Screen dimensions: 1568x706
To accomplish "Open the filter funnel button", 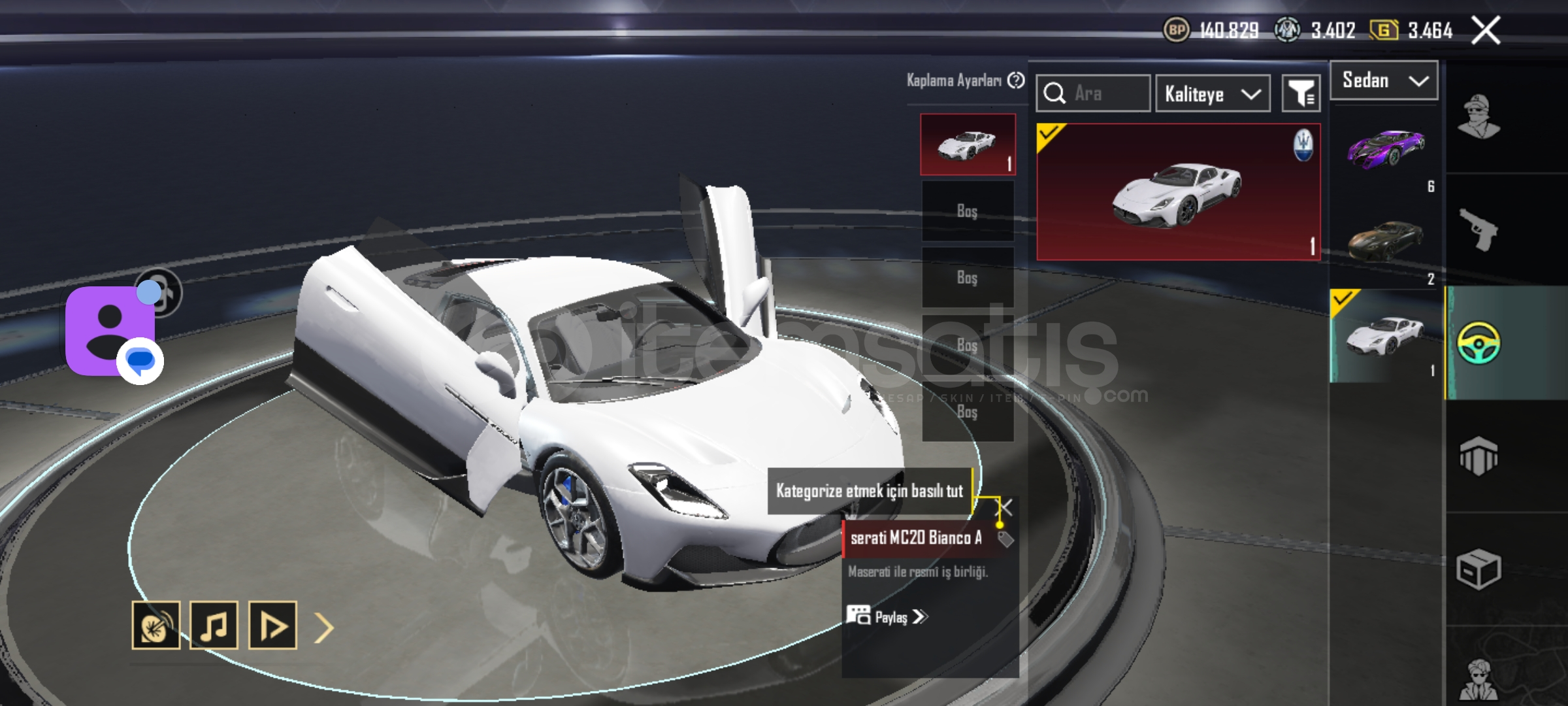I will tap(1301, 94).
